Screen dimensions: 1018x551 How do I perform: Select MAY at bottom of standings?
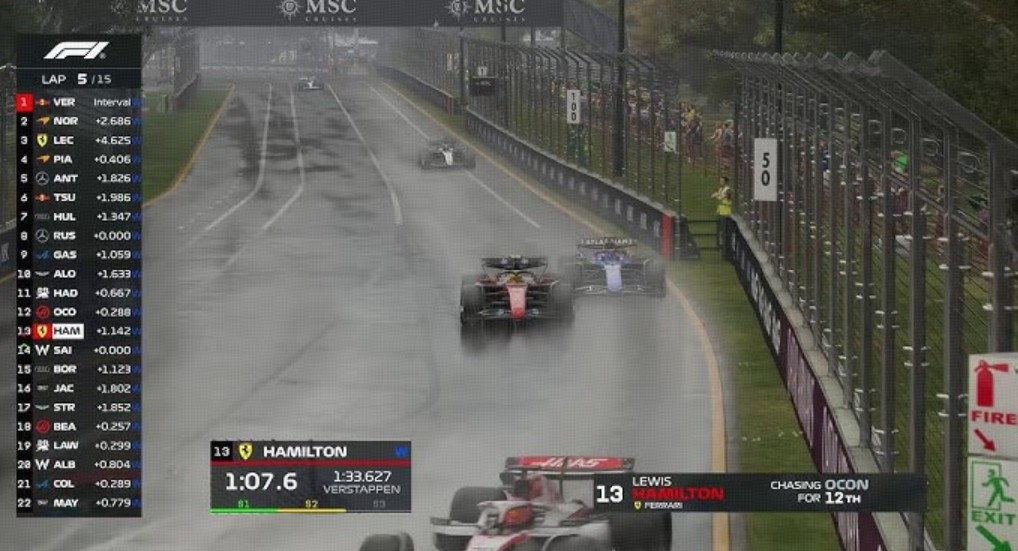[x=78, y=503]
